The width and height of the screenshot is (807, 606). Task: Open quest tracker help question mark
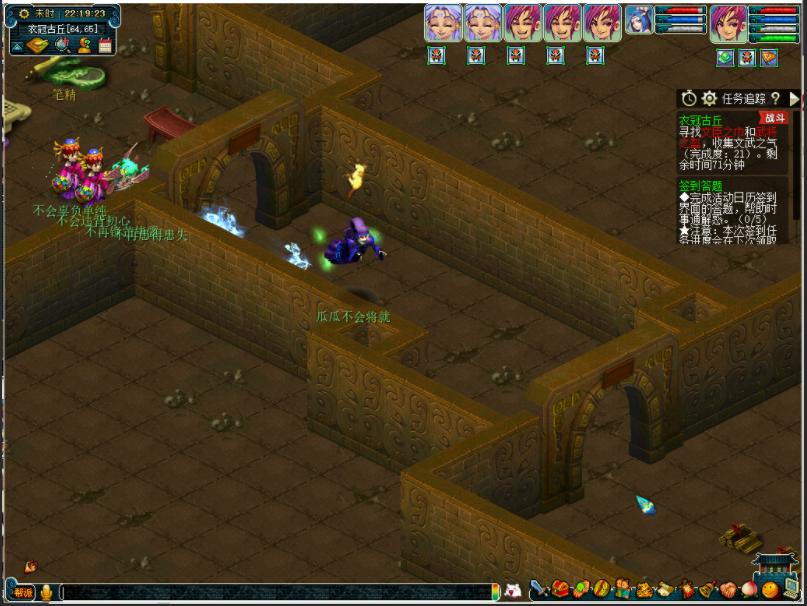point(775,98)
